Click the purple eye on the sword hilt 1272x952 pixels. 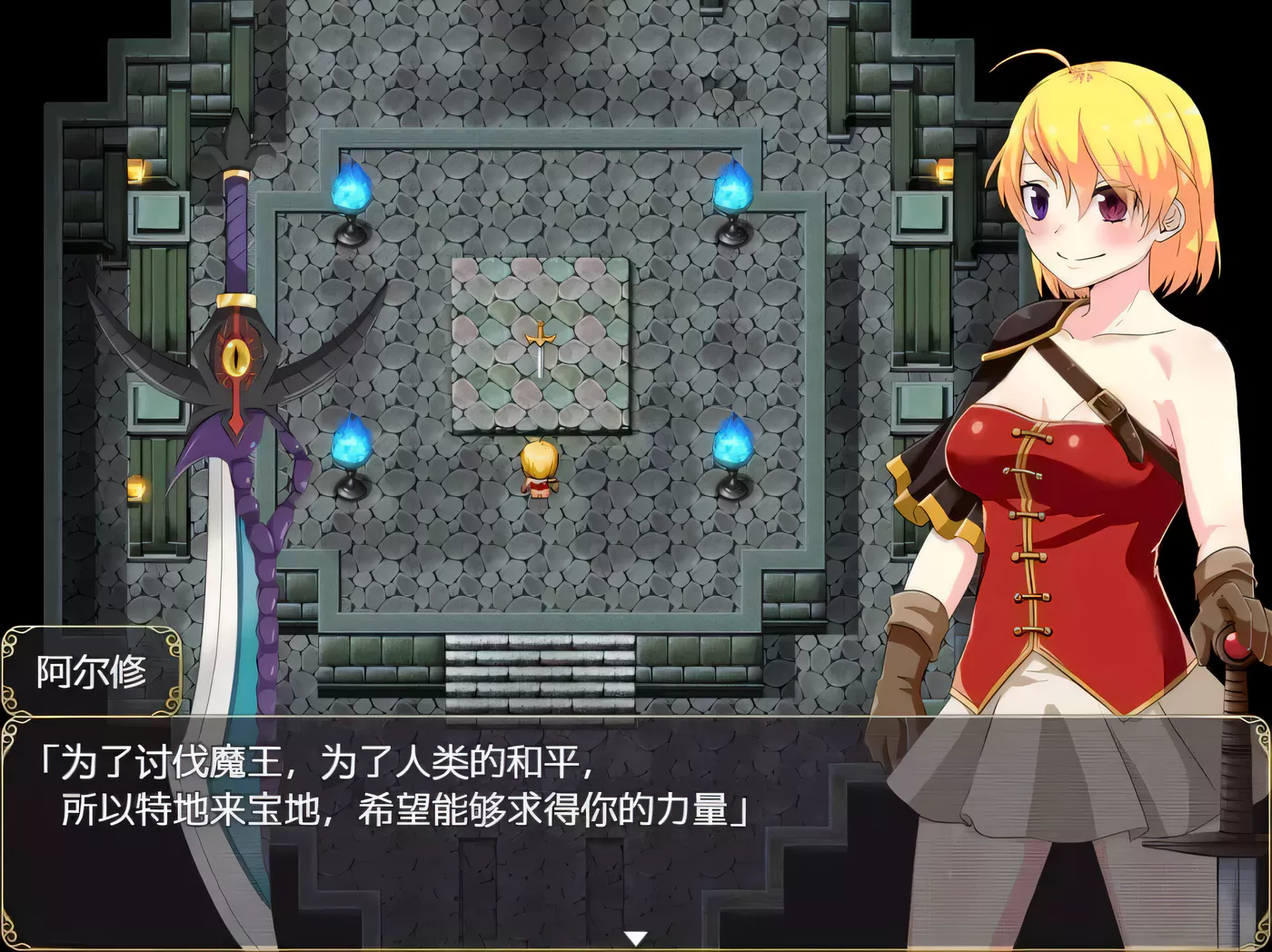click(238, 358)
